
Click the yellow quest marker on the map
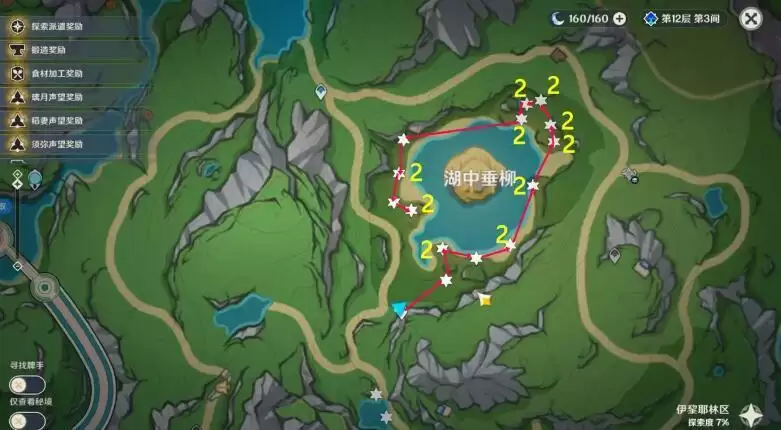(485, 299)
